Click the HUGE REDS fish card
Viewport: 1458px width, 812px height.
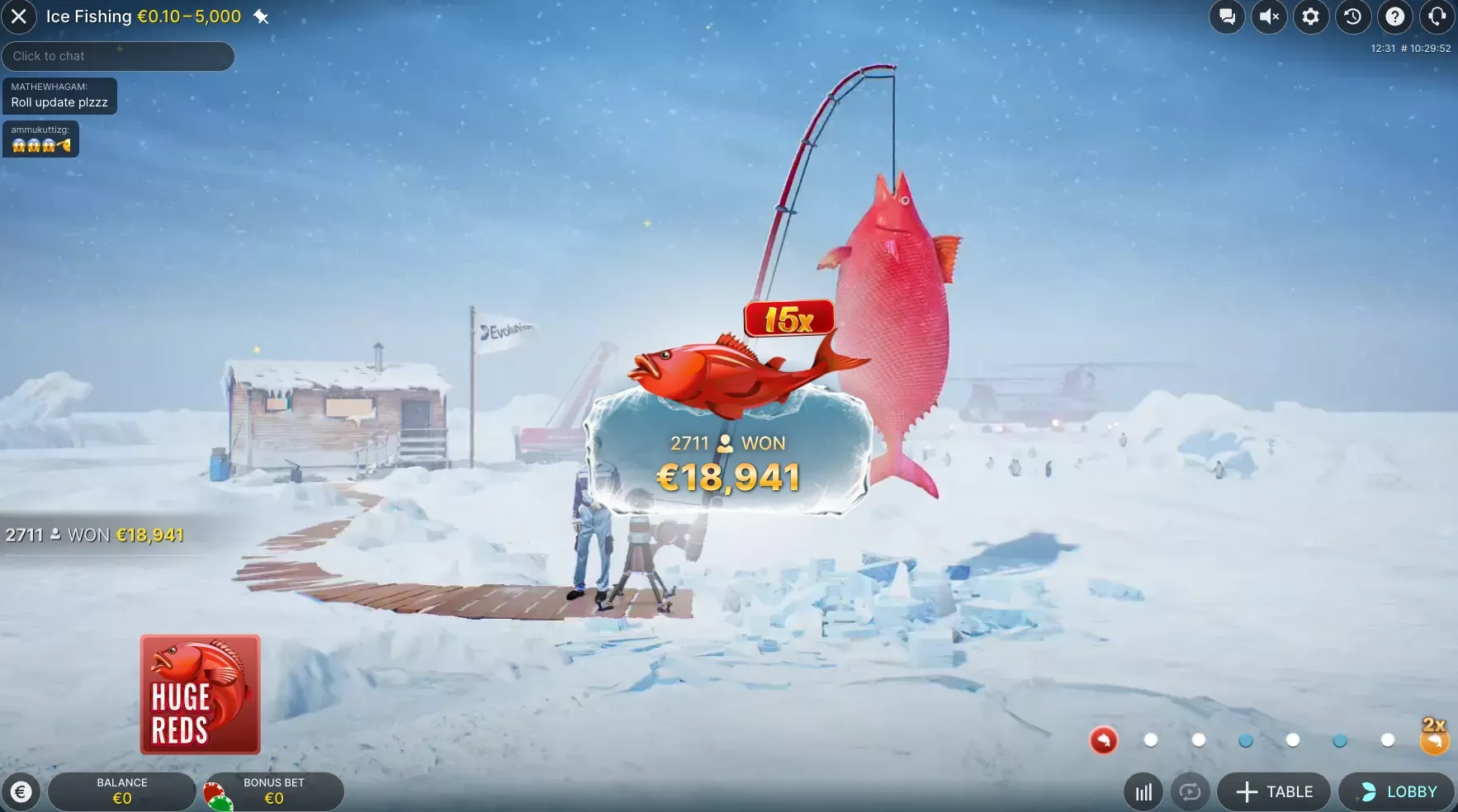pos(200,693)
